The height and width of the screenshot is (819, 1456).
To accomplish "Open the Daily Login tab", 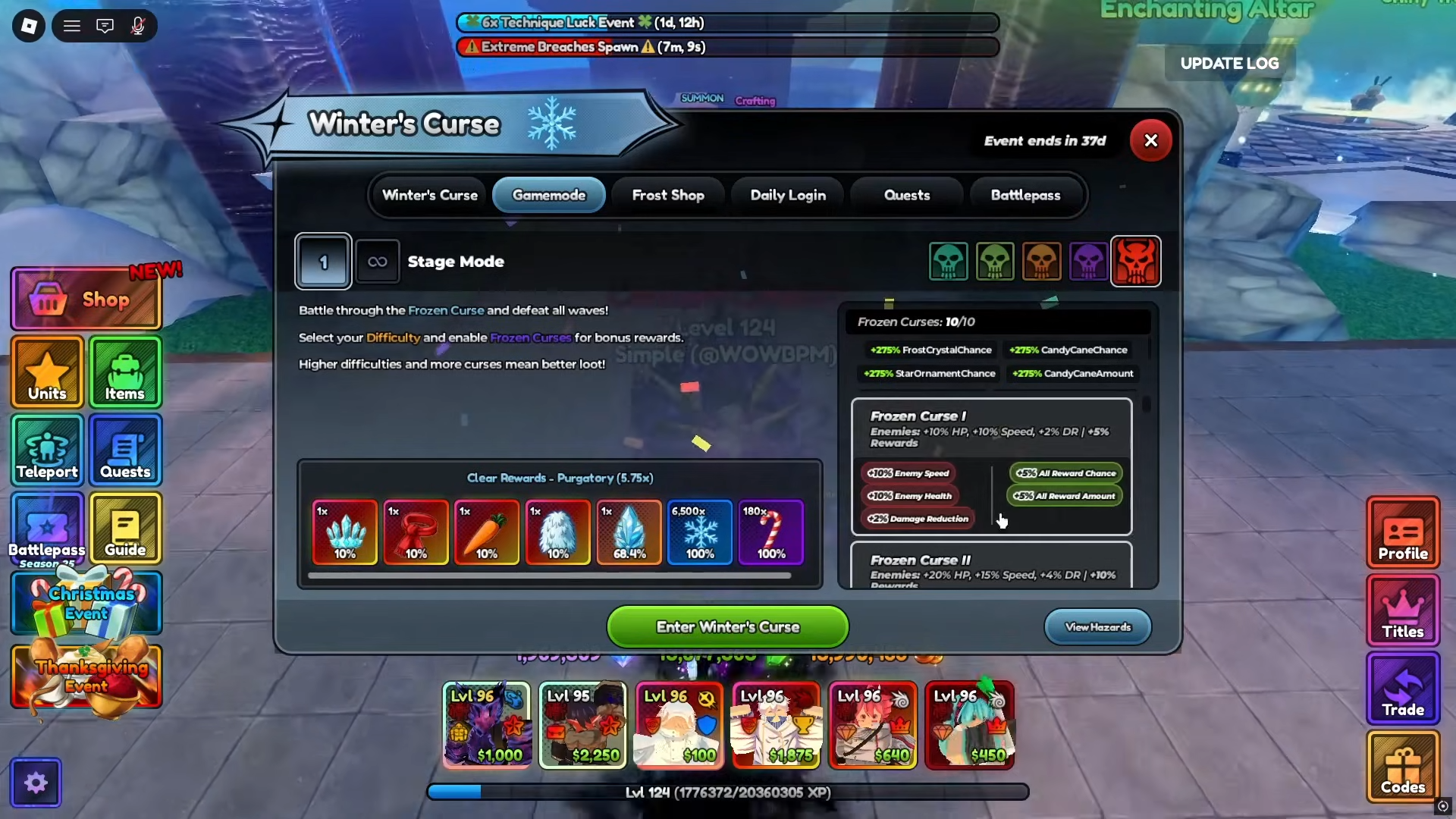I will (x=788, y=195).
